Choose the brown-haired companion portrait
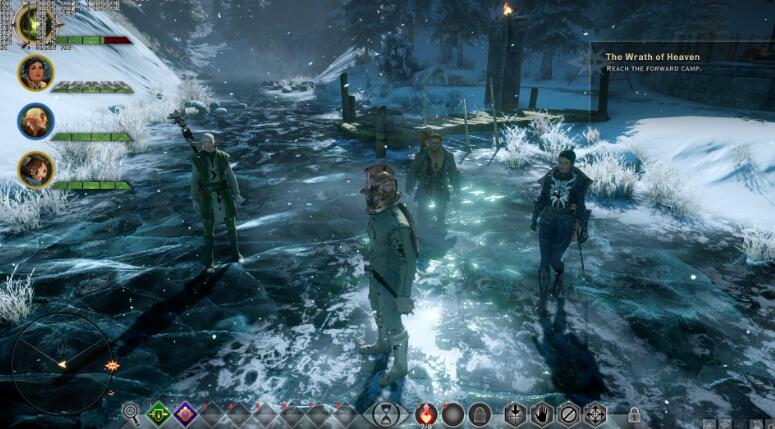The image size is (775, 429). click(x=35, y=169)
